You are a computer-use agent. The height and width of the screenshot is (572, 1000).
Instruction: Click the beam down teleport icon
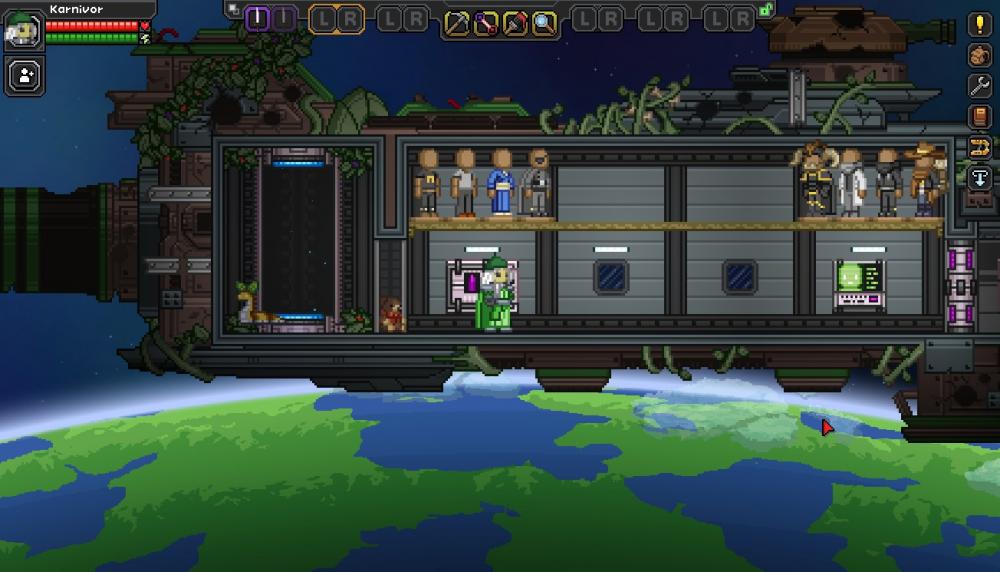pos(979,179)
